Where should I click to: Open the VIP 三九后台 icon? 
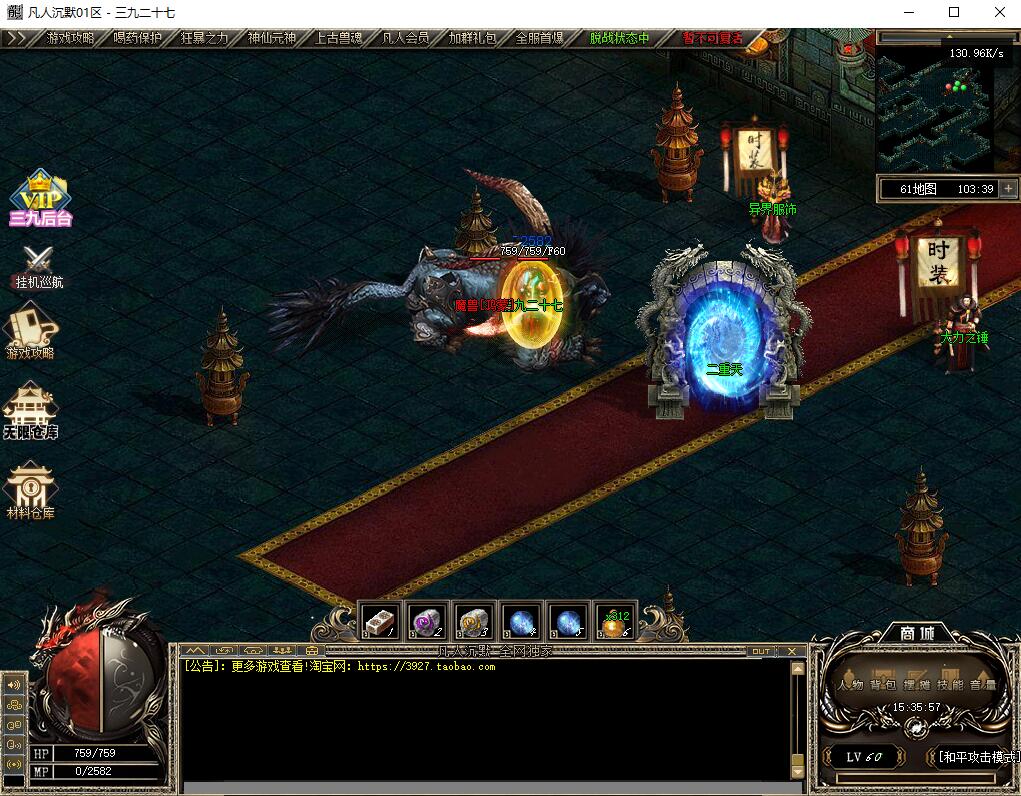click(40, 198)
